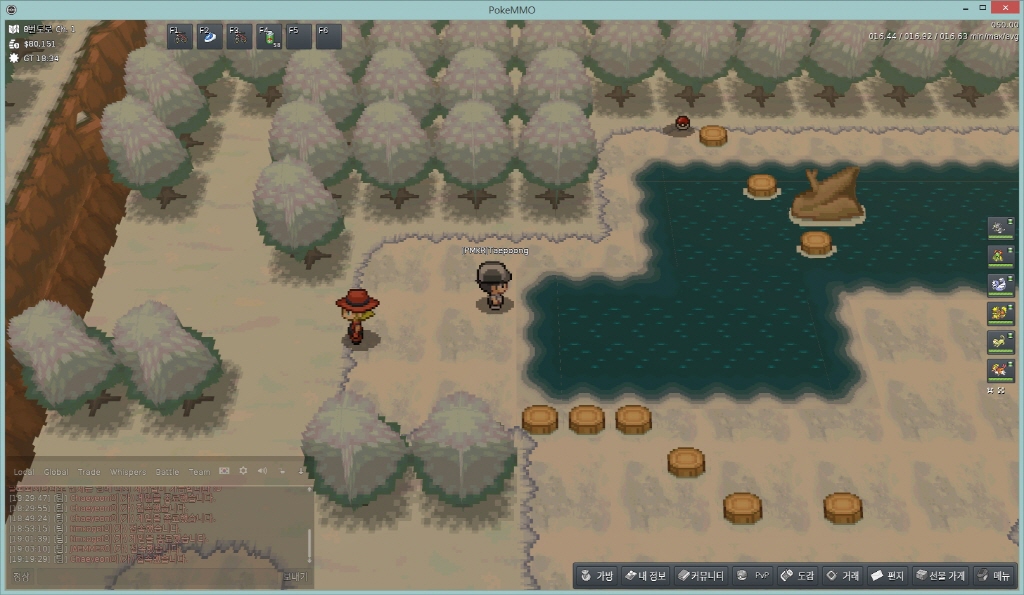Use the F4 green can hotkey item

pyautogui.click(x=269, y=37)
